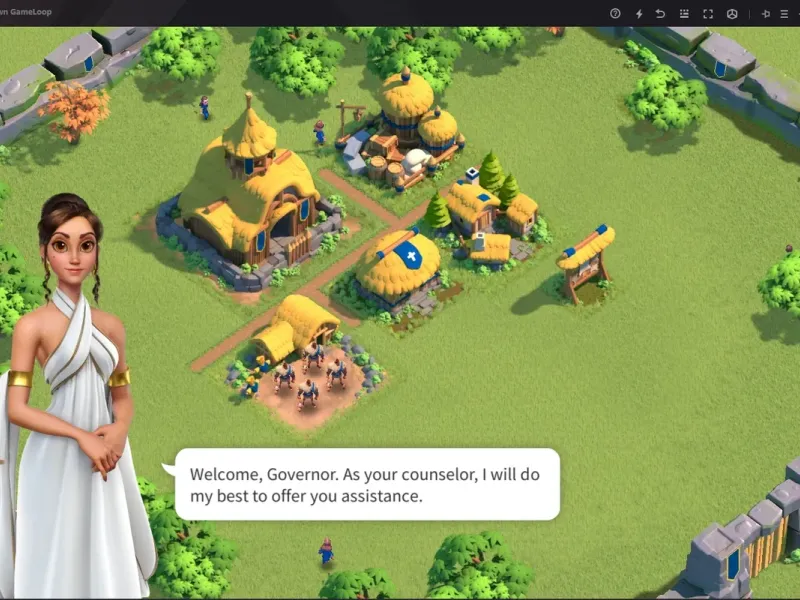This screenshot has width=800, height=600.
Task: Toggle fullscreen with the corner-brackets icon
Action: [x=708, y=13]
